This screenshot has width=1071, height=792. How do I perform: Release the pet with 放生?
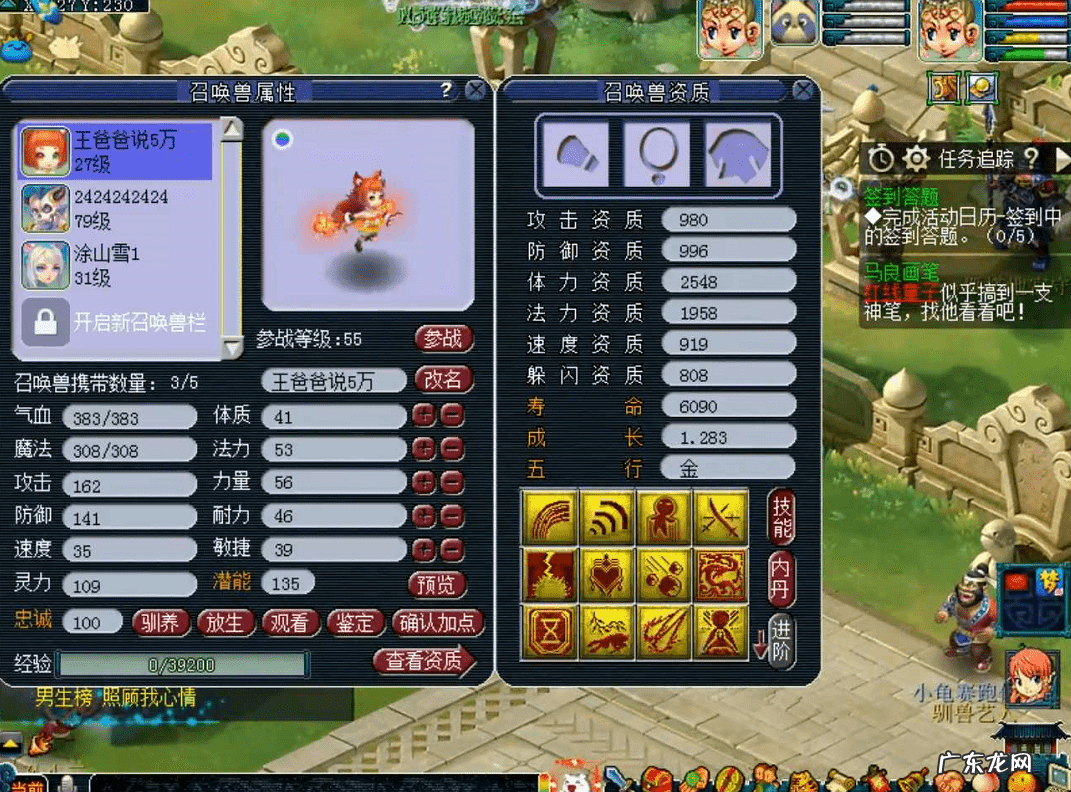point(225,623)
